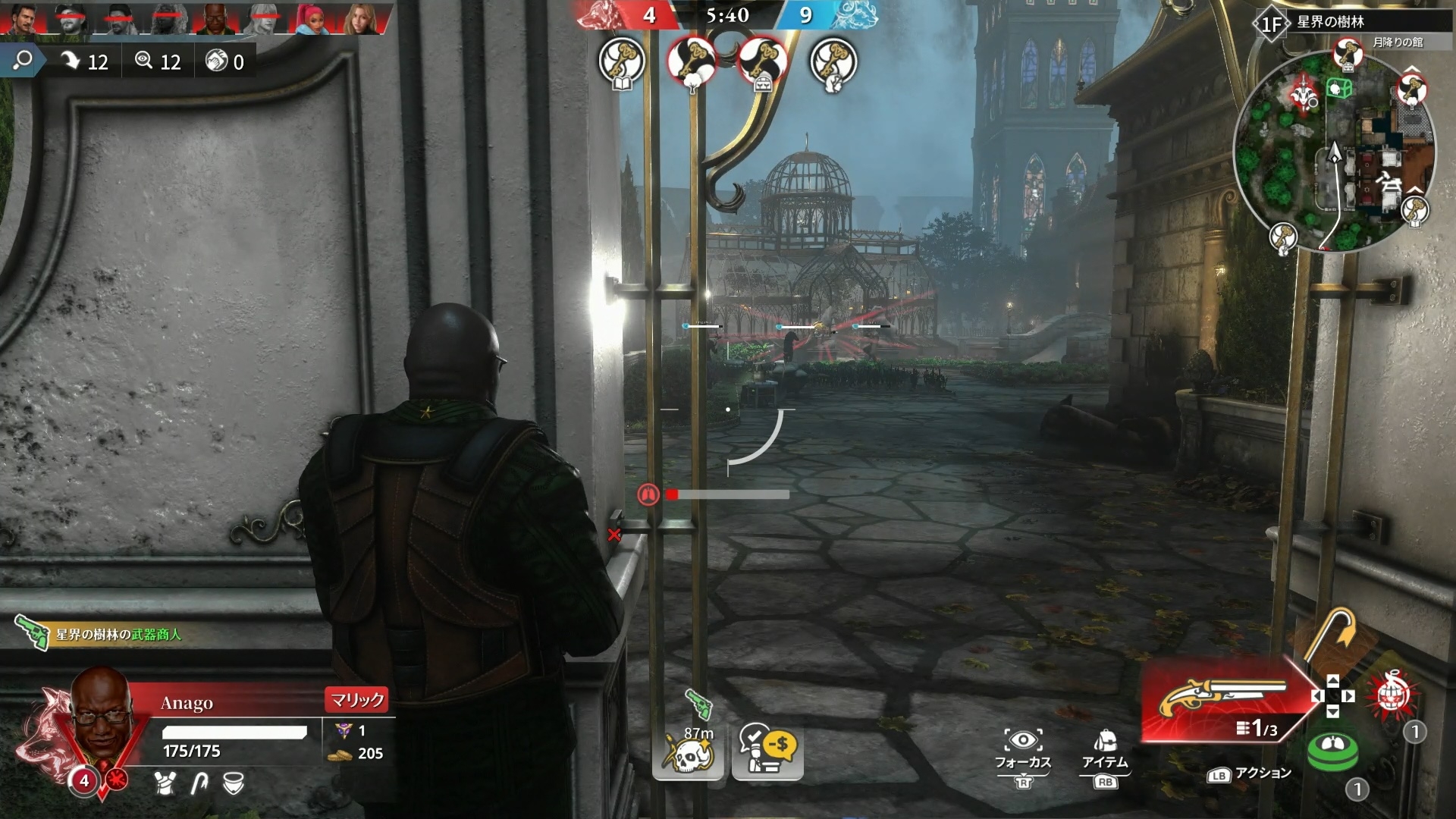Select the blonde woman player portrait

coord(363,19)
